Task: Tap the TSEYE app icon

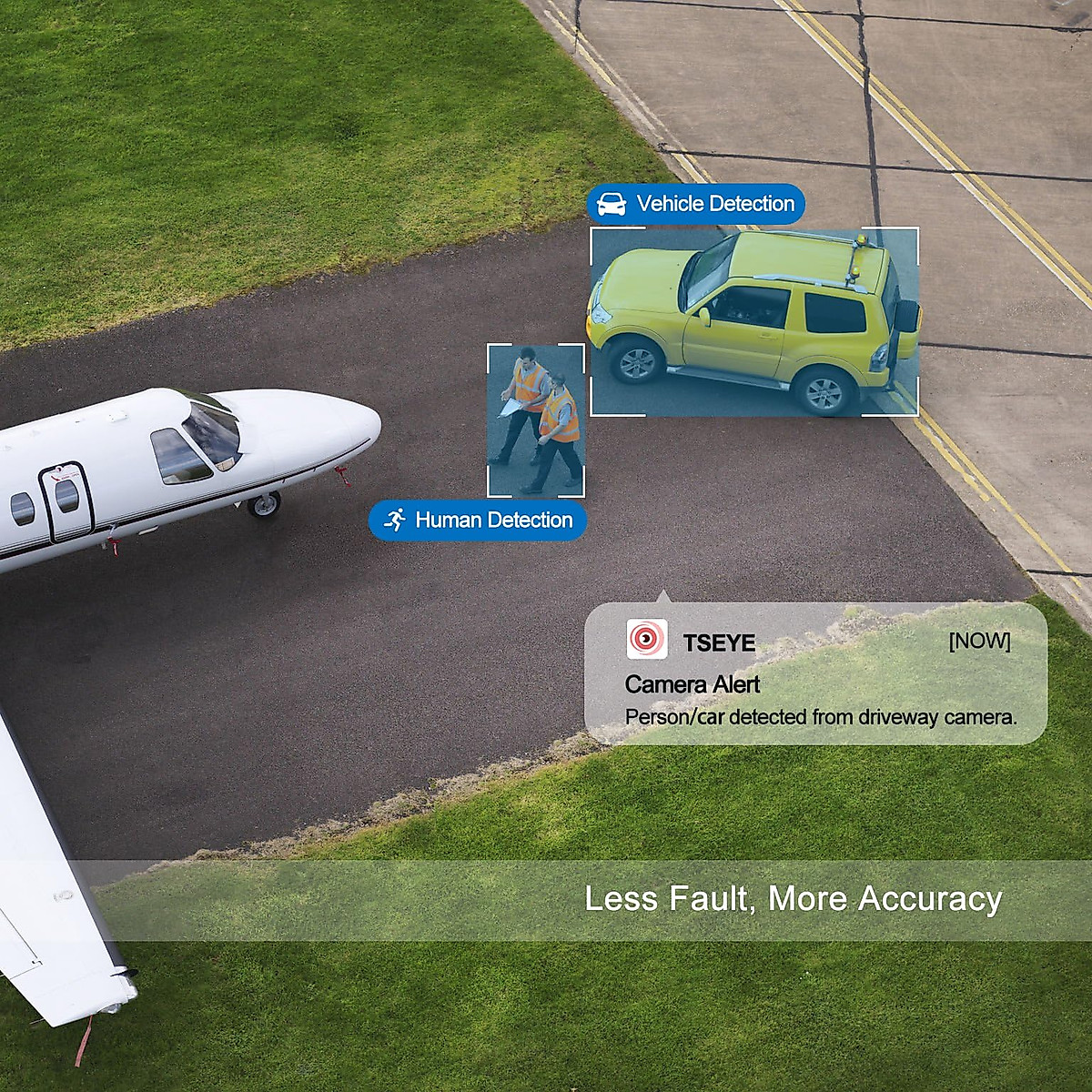Action: click(647, 640)
